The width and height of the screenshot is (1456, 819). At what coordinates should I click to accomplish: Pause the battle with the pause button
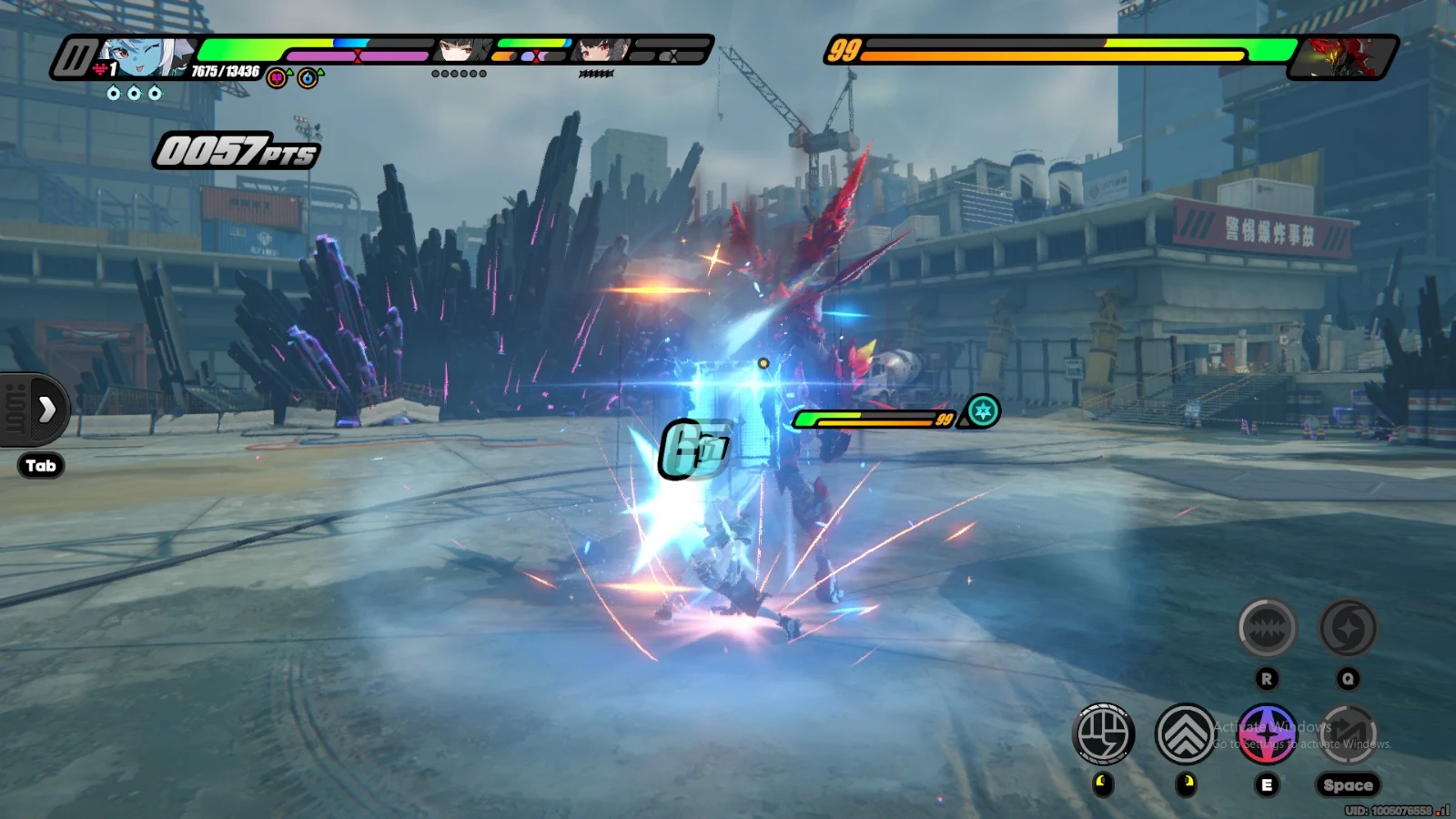point(75,58)
